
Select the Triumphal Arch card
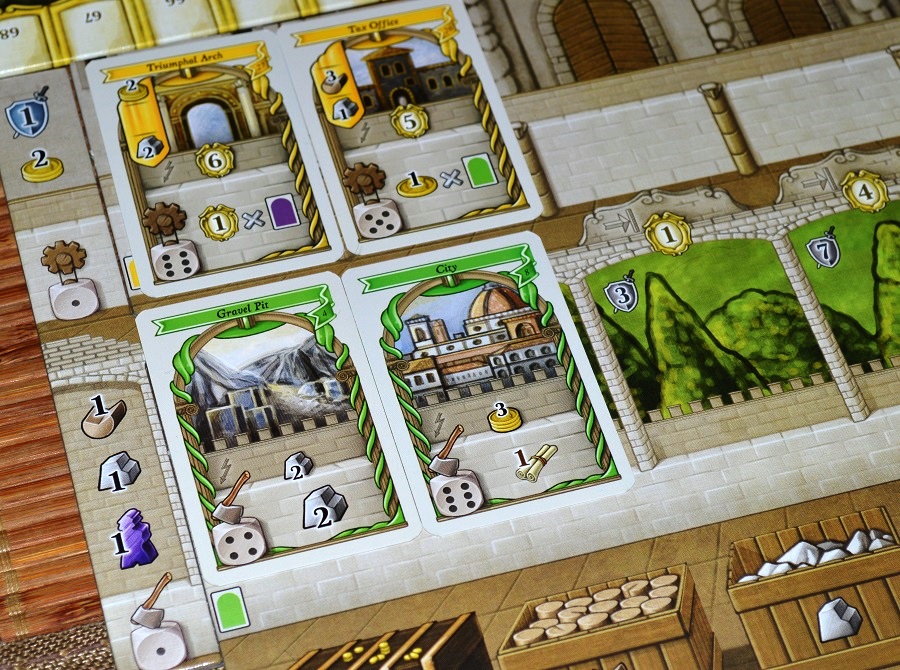(x=216, y=162)
